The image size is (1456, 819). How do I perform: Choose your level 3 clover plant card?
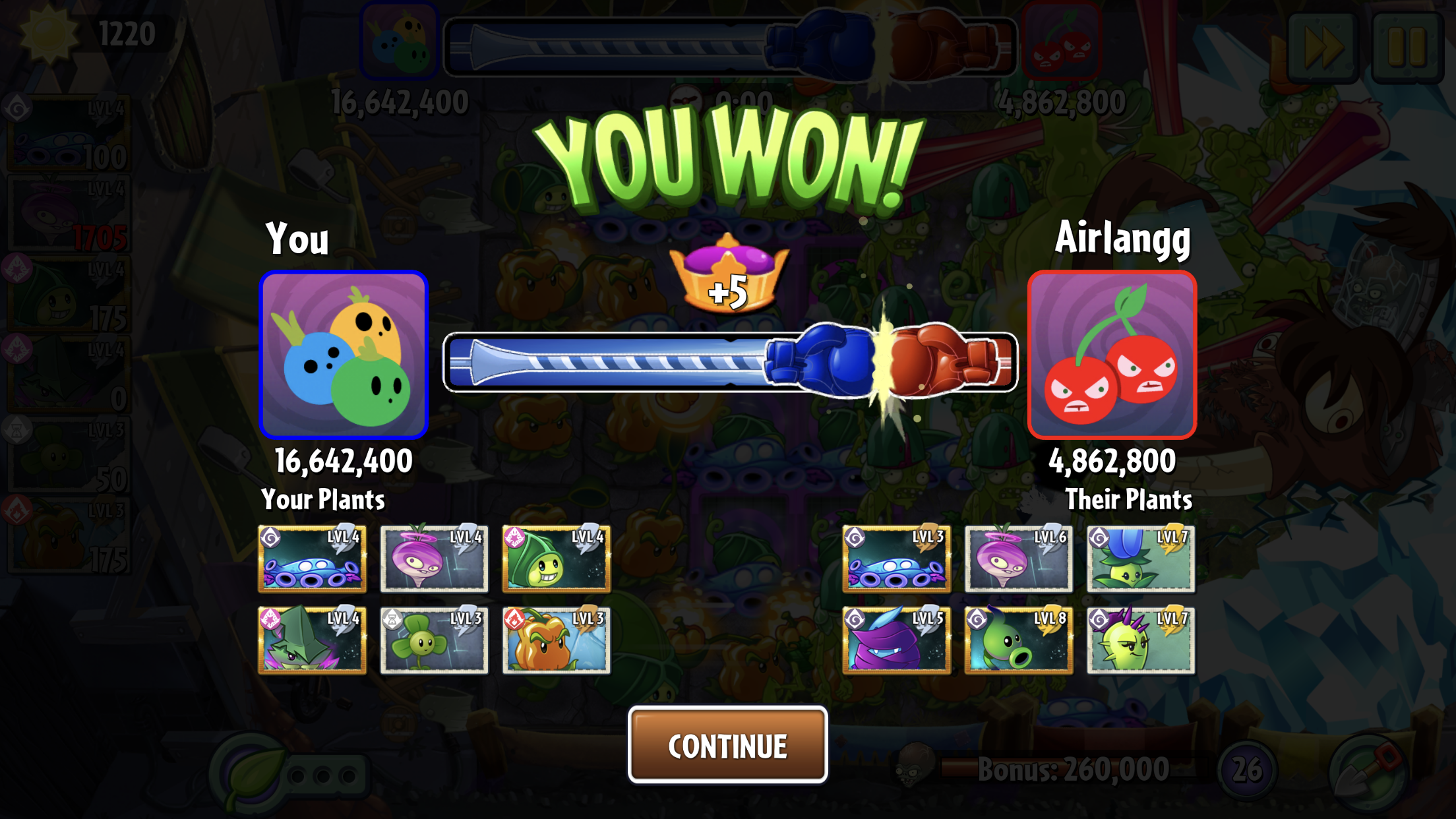point(434,640)
